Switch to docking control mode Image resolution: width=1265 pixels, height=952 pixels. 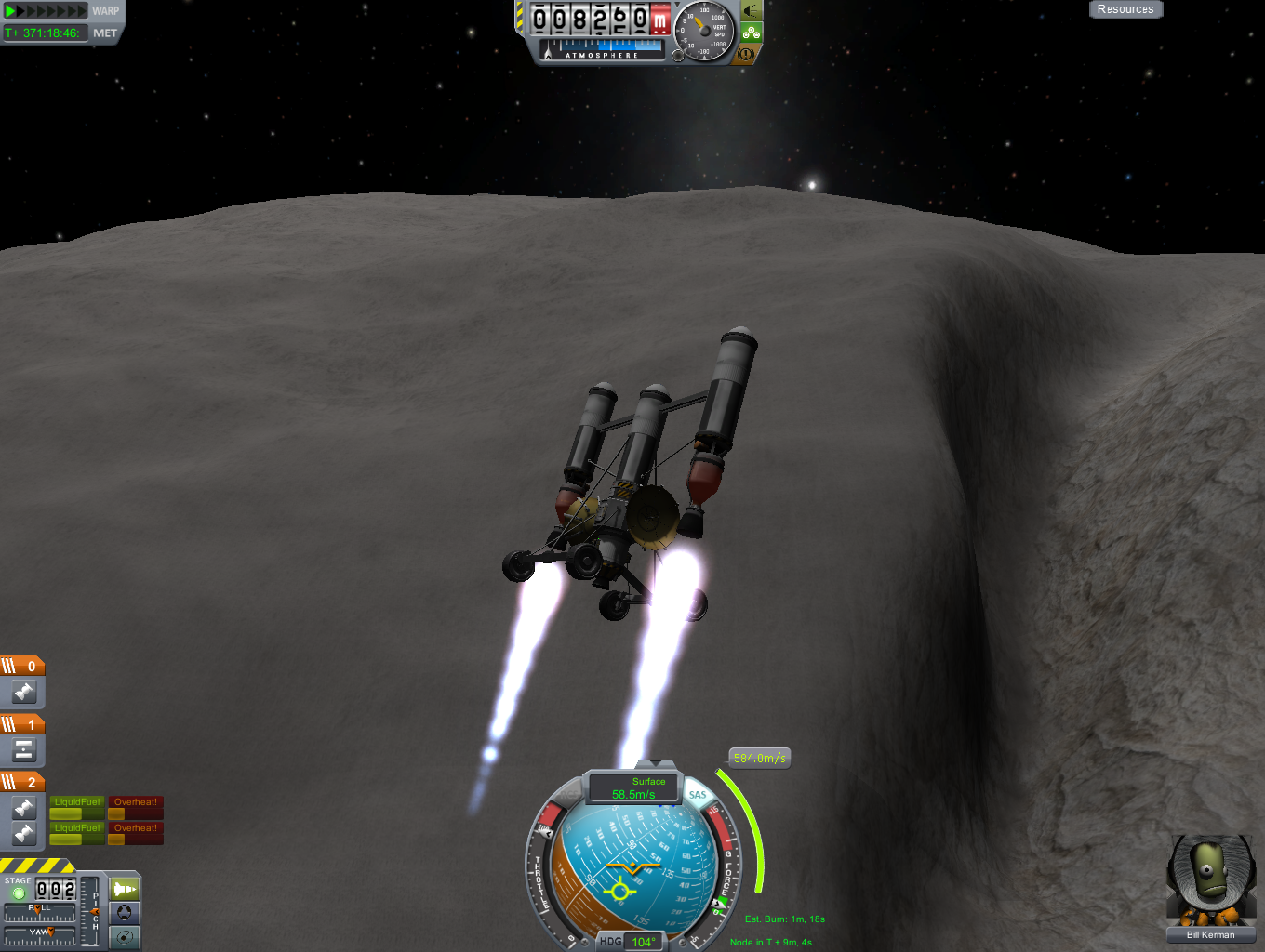pos(125,913)
